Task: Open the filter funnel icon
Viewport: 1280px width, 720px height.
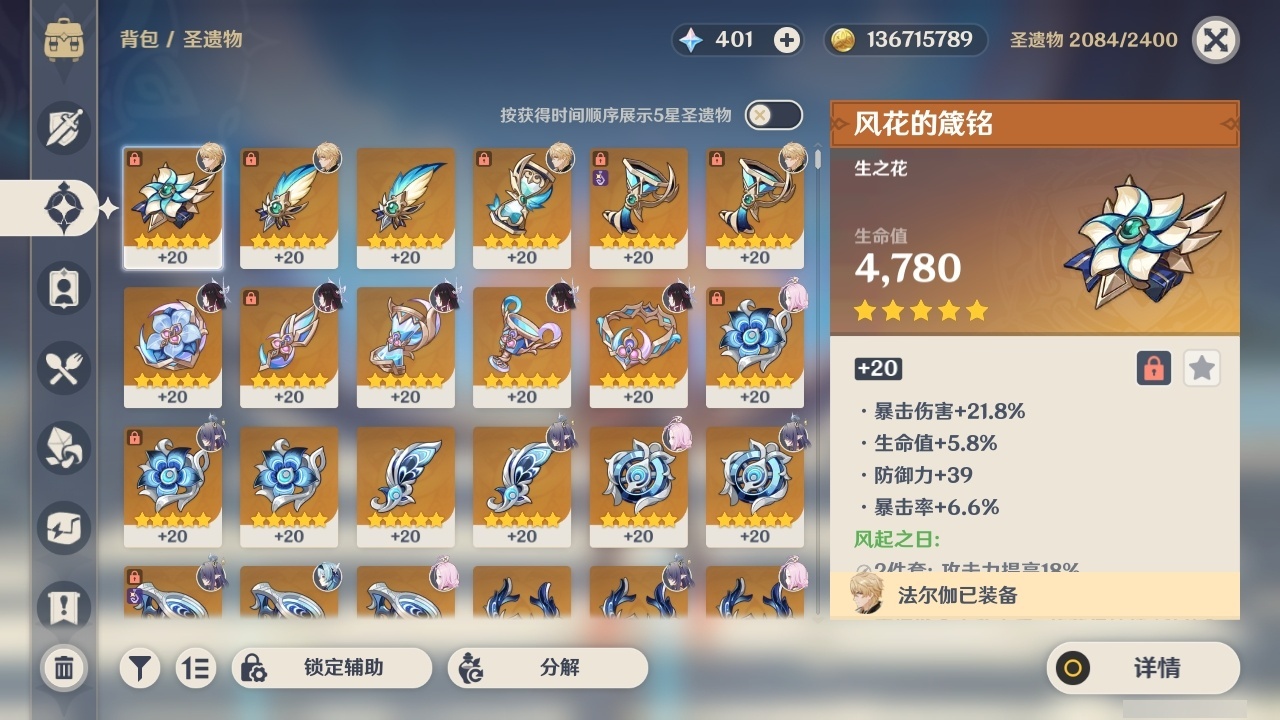Action: coord(139,667)
